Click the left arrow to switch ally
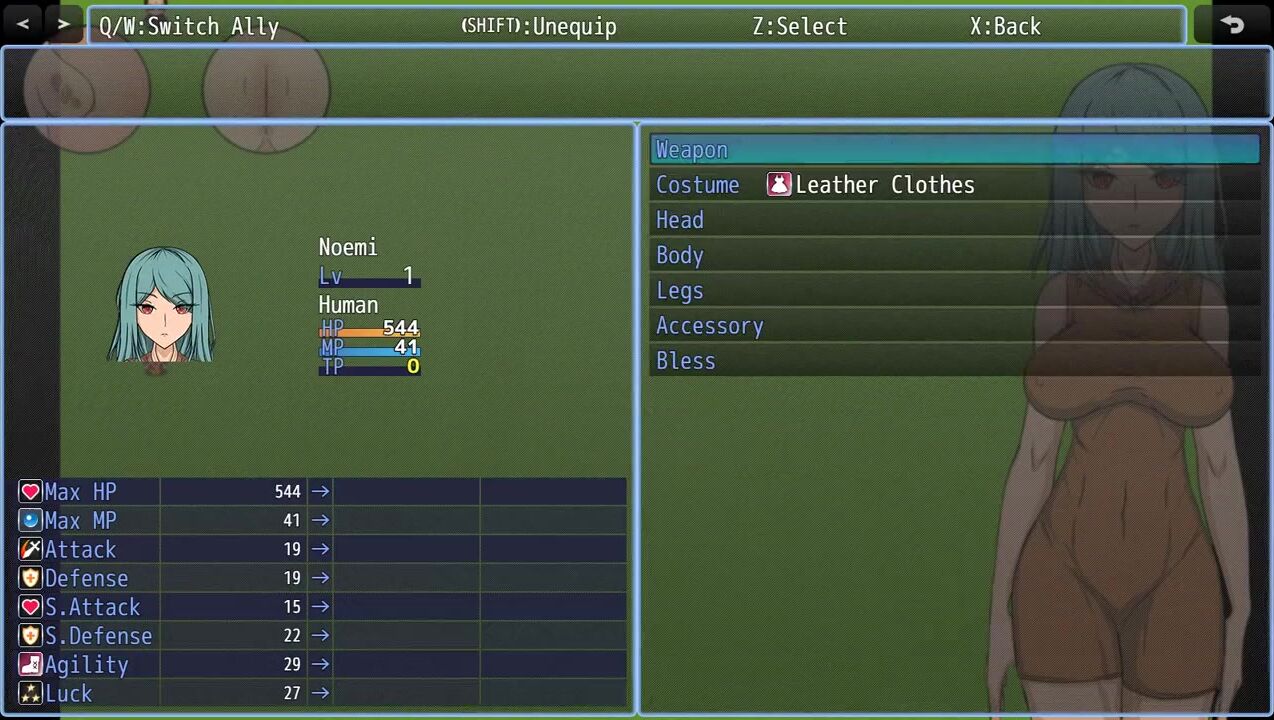The width and height of the screenshot is (1274, 720). tap(23, 24)
